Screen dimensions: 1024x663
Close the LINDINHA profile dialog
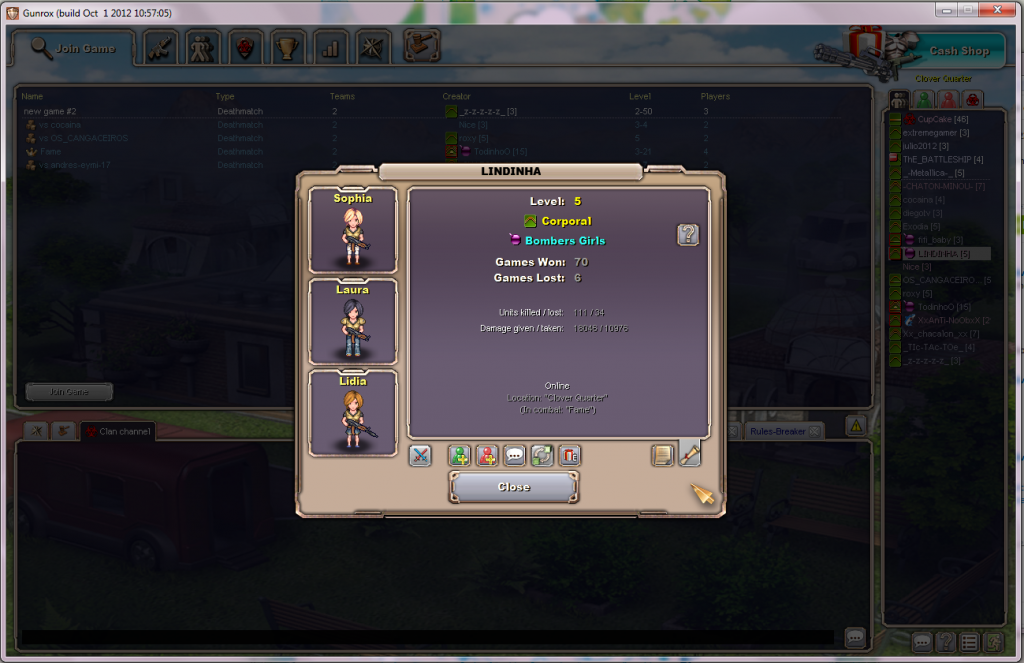coord(514,487)
